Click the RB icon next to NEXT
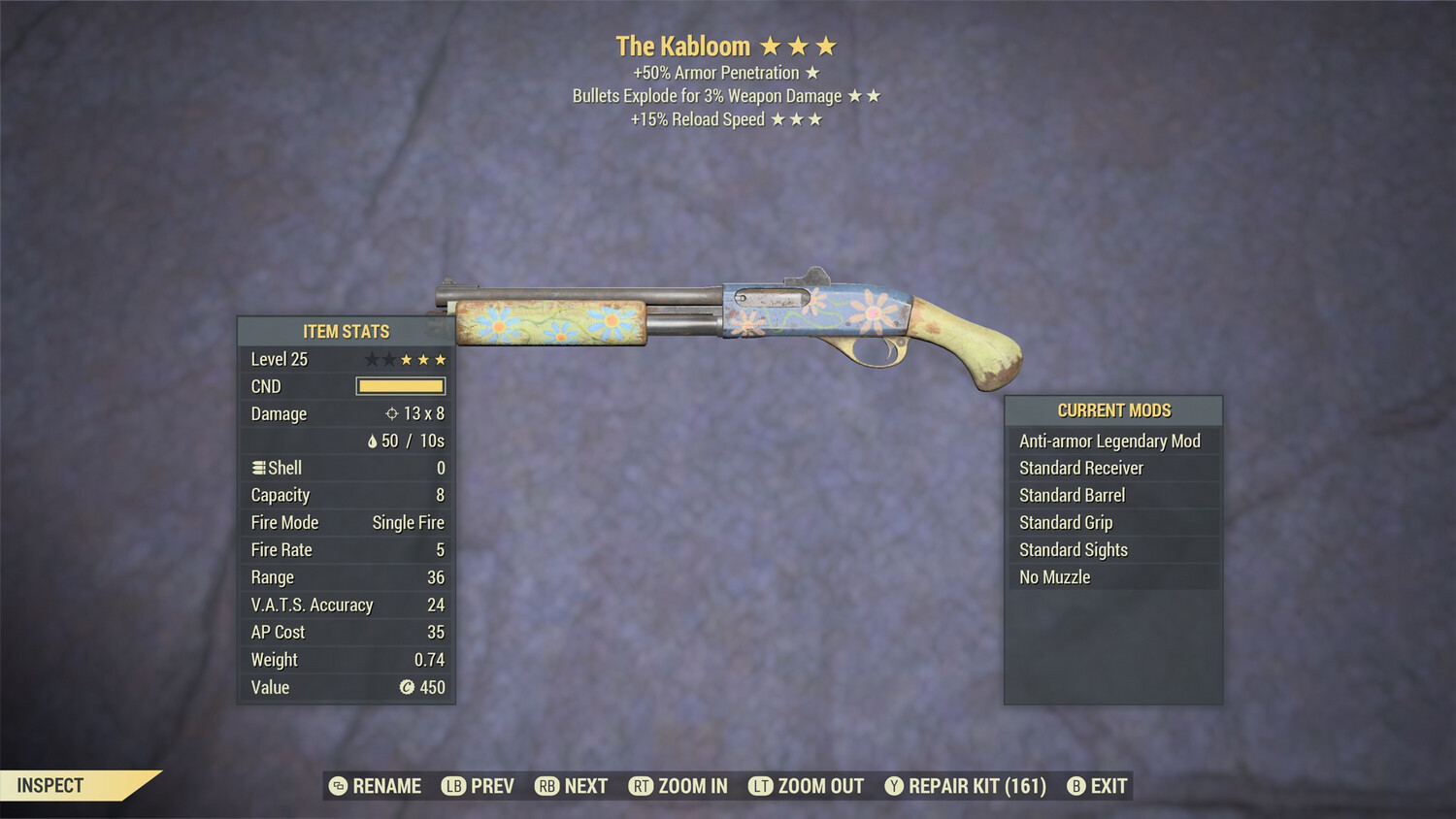This screenshot has height=819, width=1456. 546,786
